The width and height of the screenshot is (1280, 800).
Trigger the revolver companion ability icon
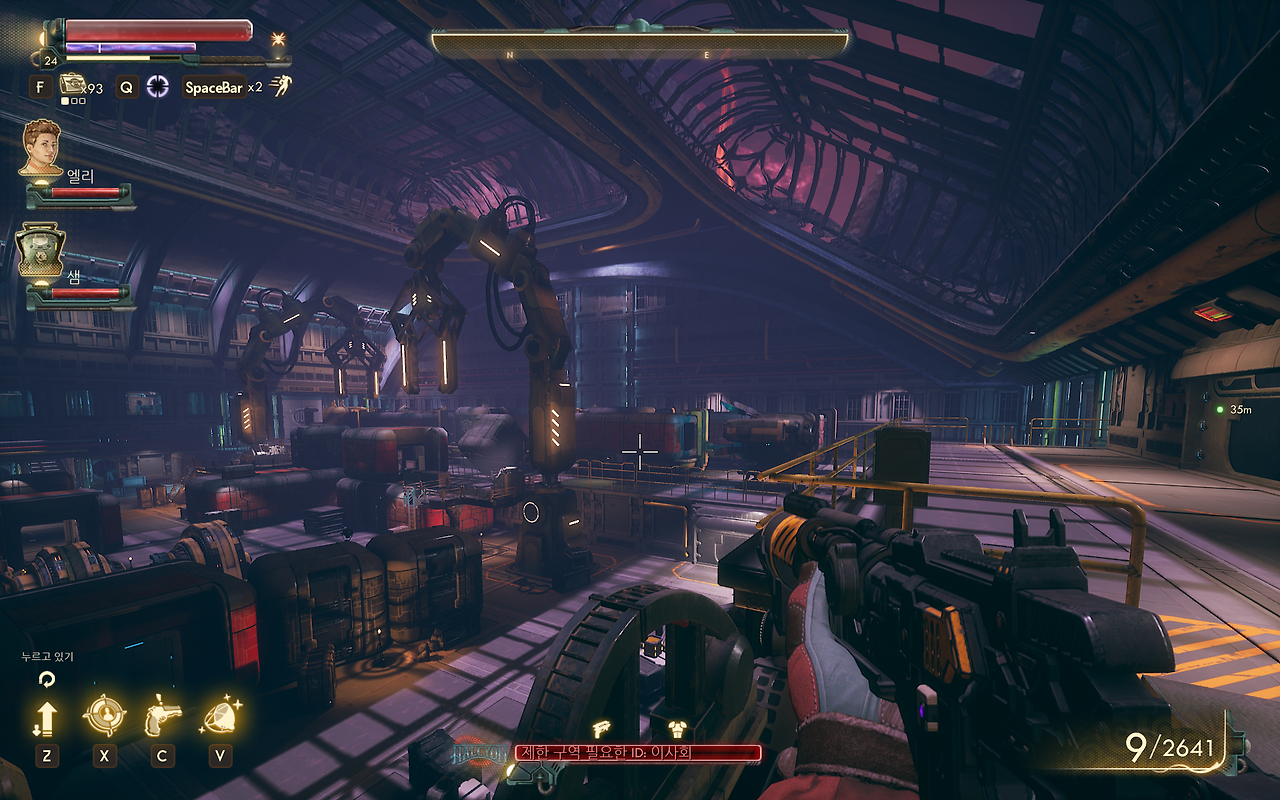pyautogui.click(x=161, y=716)
